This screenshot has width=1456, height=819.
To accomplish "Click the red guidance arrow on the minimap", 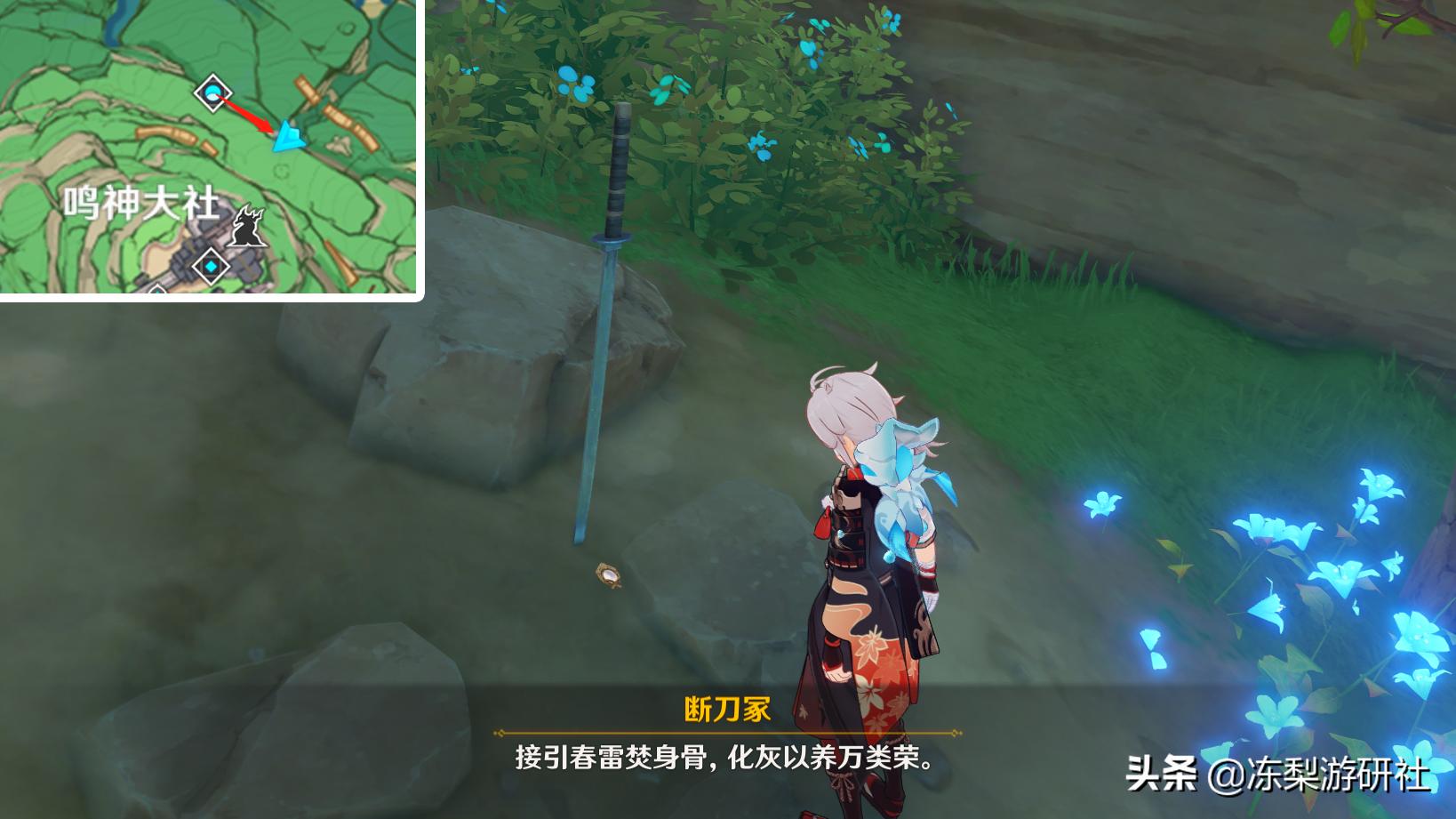I will coord(246,113).
